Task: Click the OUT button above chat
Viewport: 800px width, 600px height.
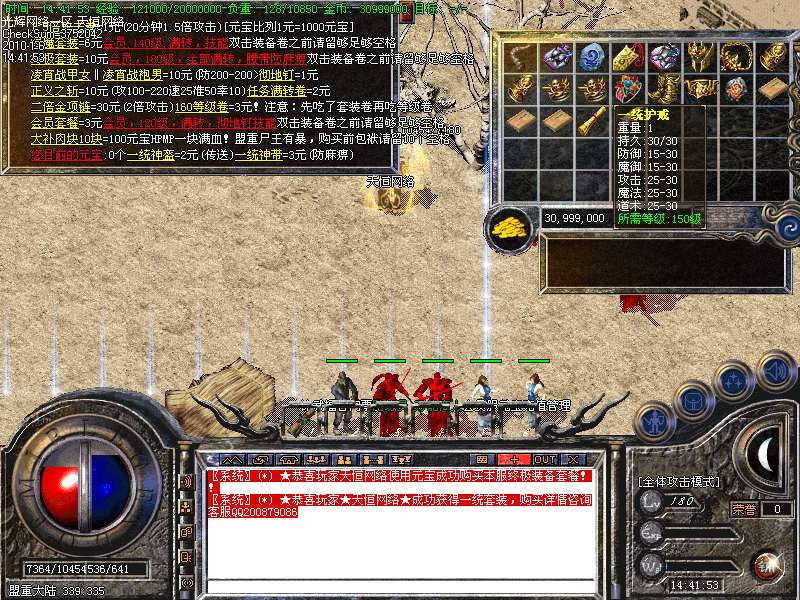Action: [544, 459]
